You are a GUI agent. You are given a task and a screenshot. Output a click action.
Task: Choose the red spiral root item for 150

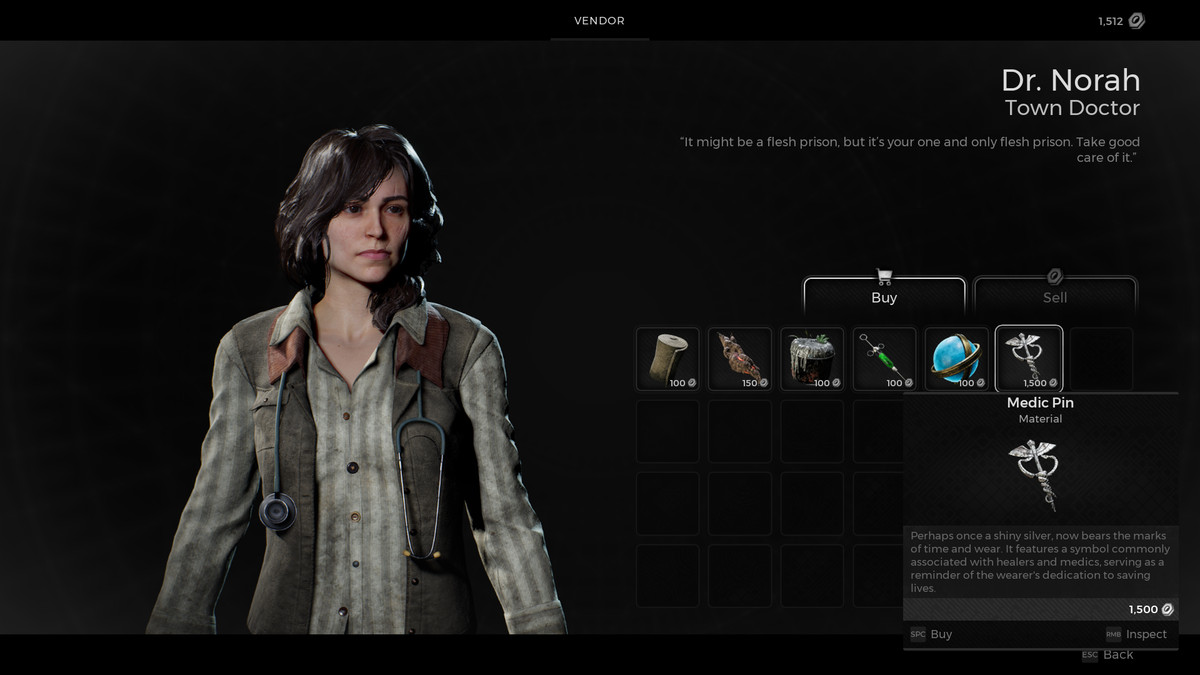click(x=740, y=359)
